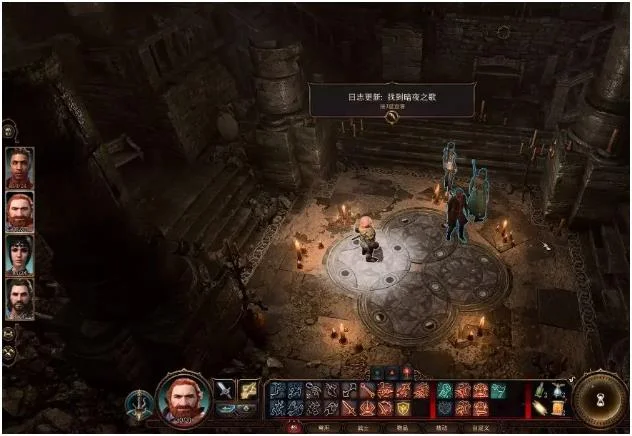Select the sword melee weapon slot
Viewport: 632px width, 436px height.
[225, 390]
